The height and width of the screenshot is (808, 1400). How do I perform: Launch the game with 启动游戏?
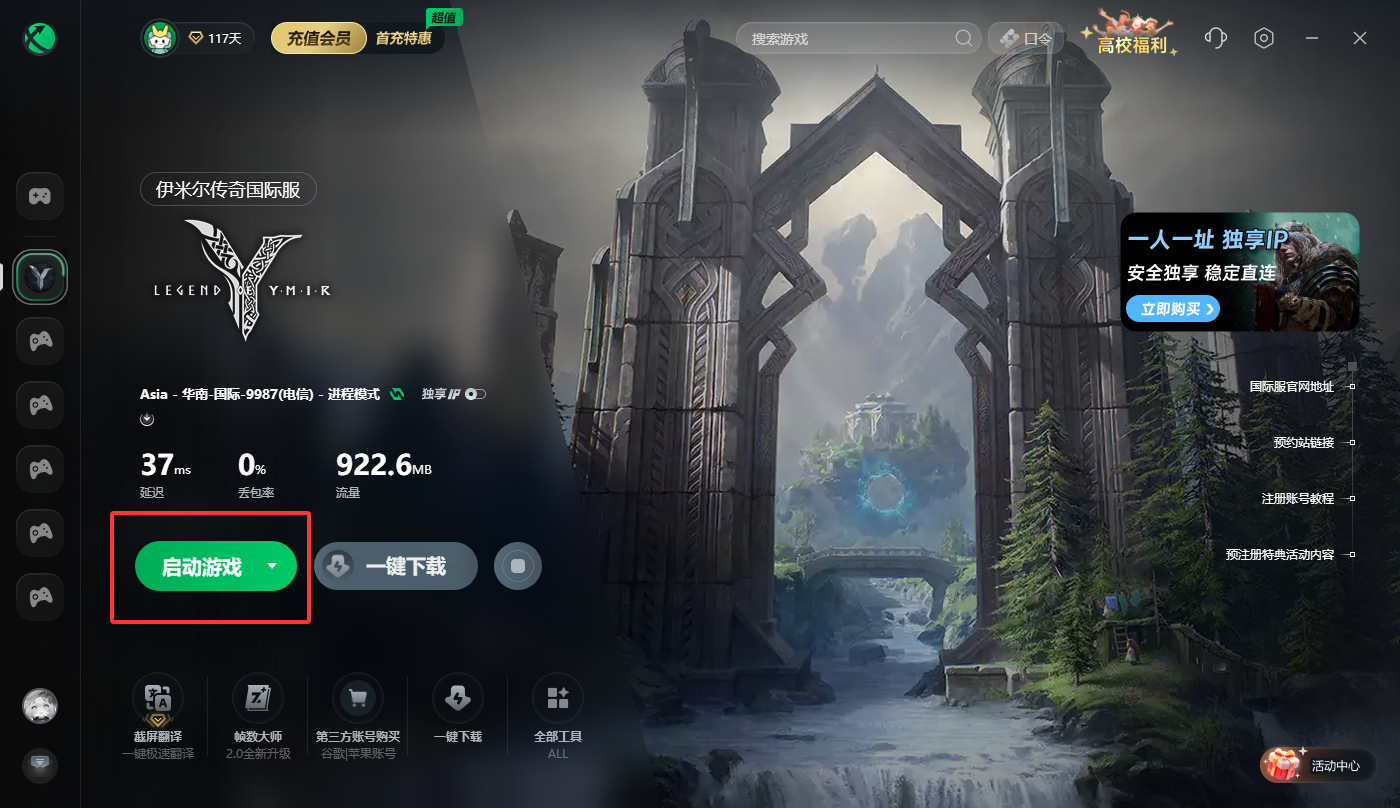coord(202,567)
